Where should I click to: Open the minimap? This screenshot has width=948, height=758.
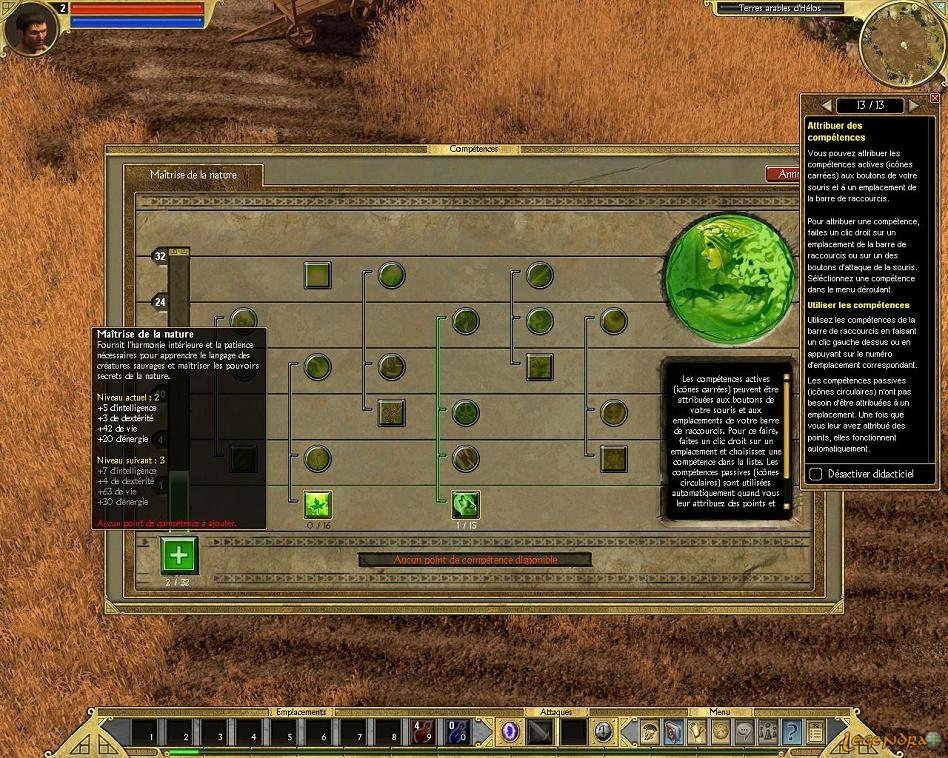902,40
